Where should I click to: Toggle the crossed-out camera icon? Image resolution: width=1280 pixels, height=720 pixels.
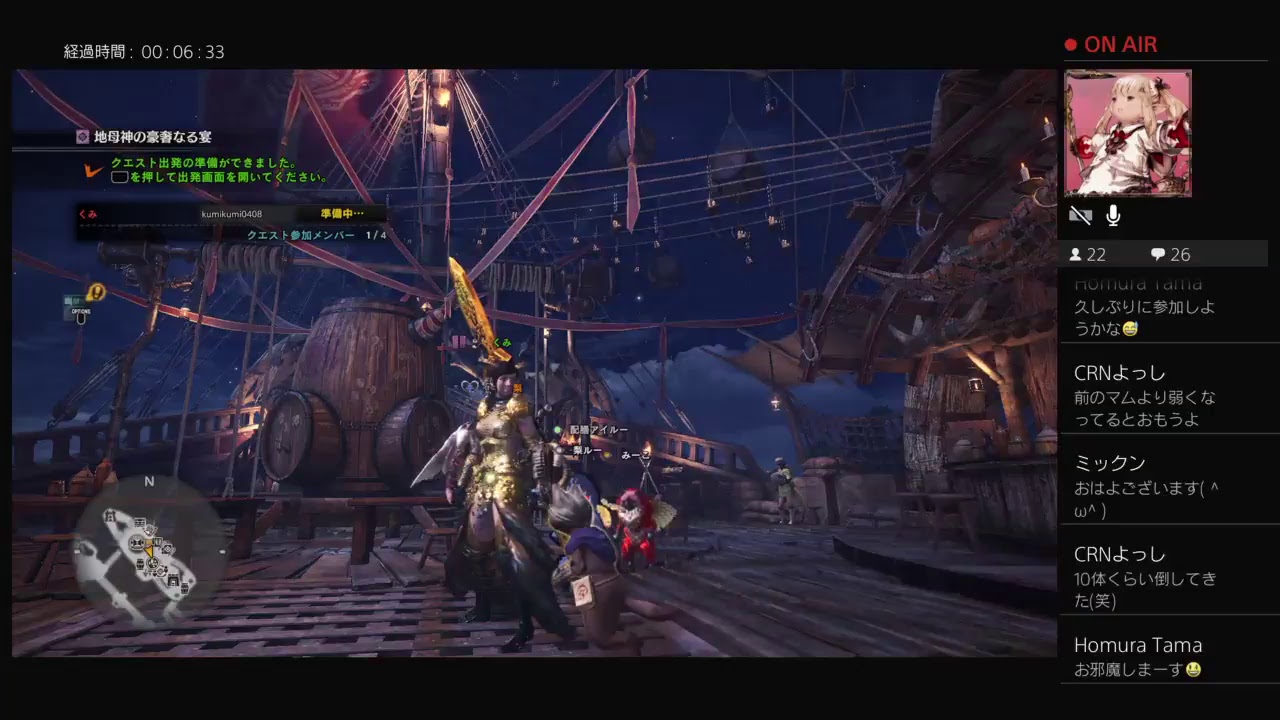(1081, 215)
